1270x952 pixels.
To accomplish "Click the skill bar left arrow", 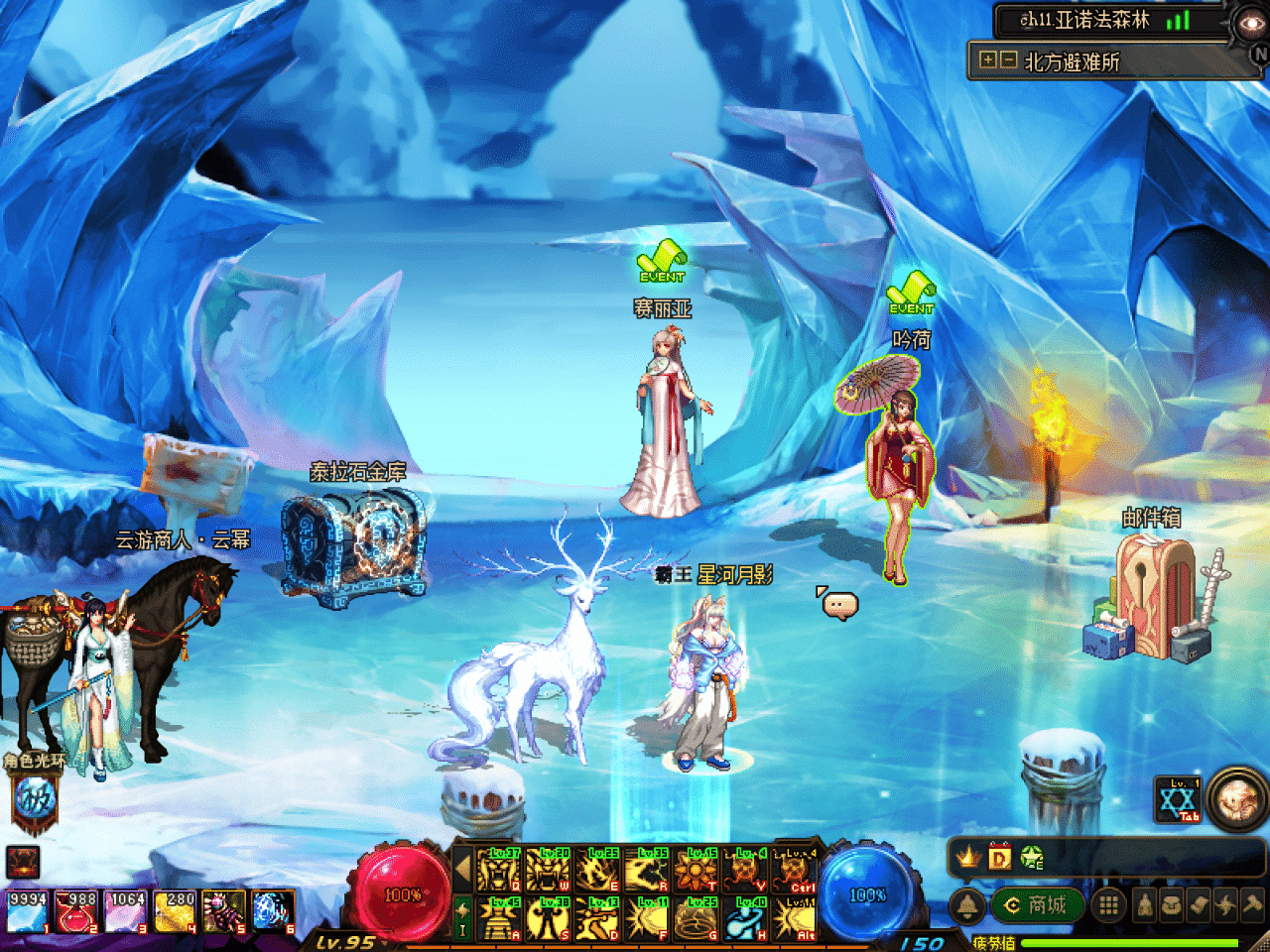I will (461, 870).
